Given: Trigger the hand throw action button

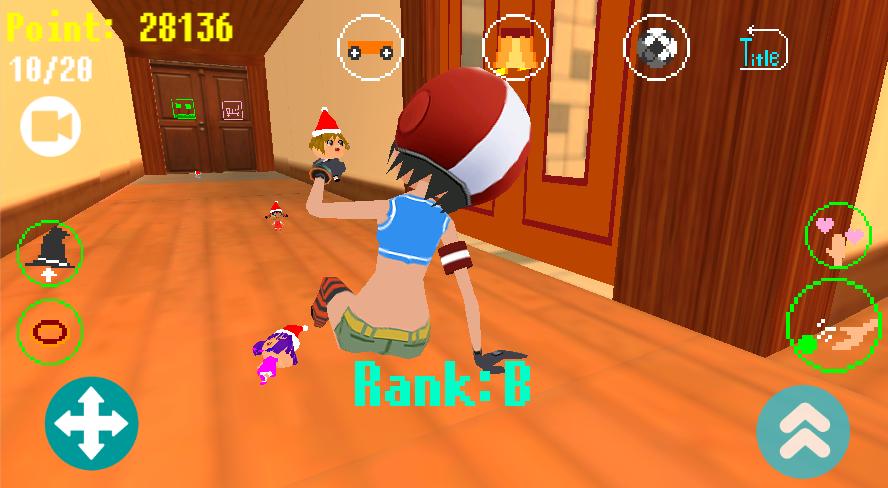Looking at the screenshot, I should [834, 326].
